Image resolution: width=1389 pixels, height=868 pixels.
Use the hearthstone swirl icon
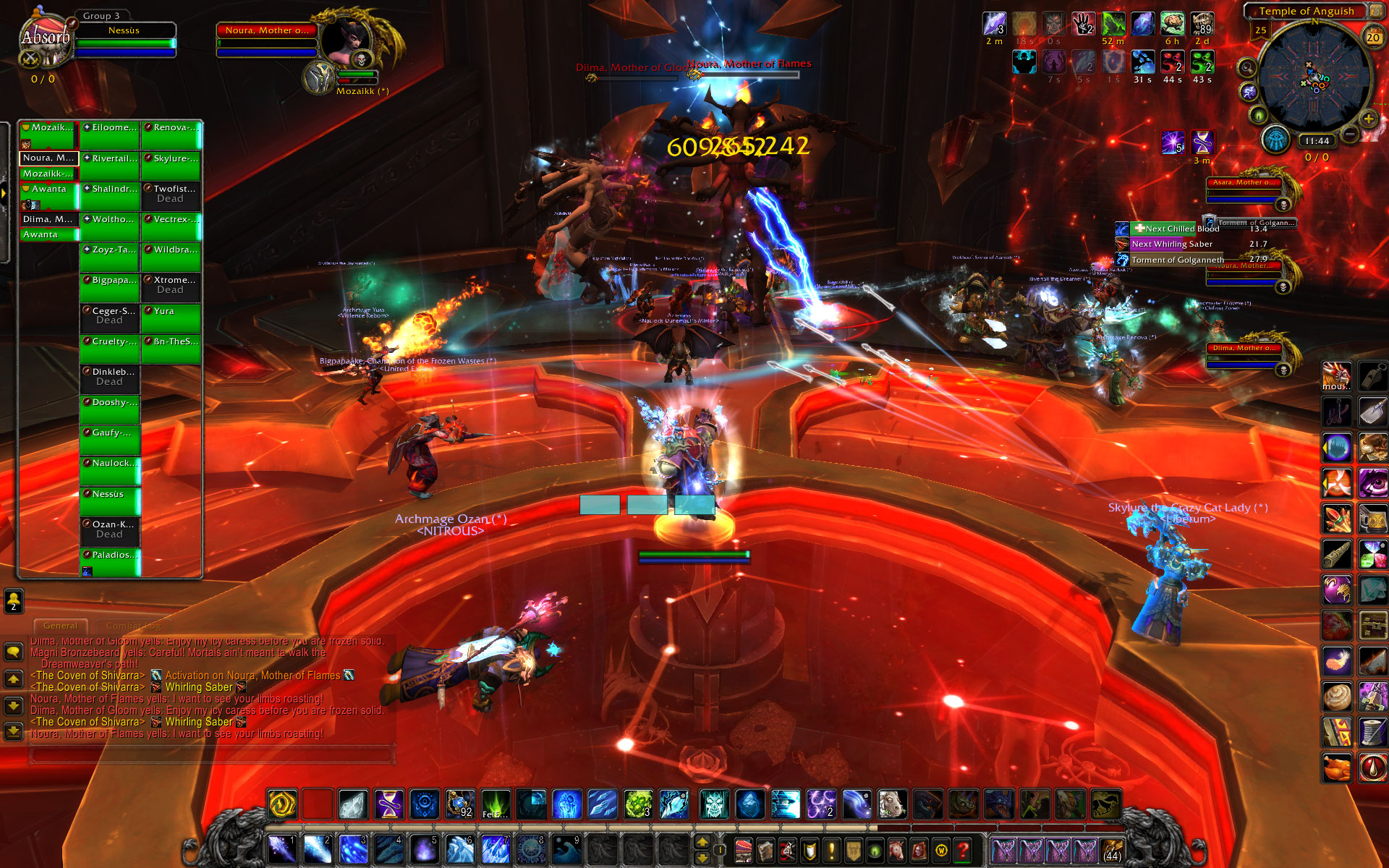(x=282, y=804)
